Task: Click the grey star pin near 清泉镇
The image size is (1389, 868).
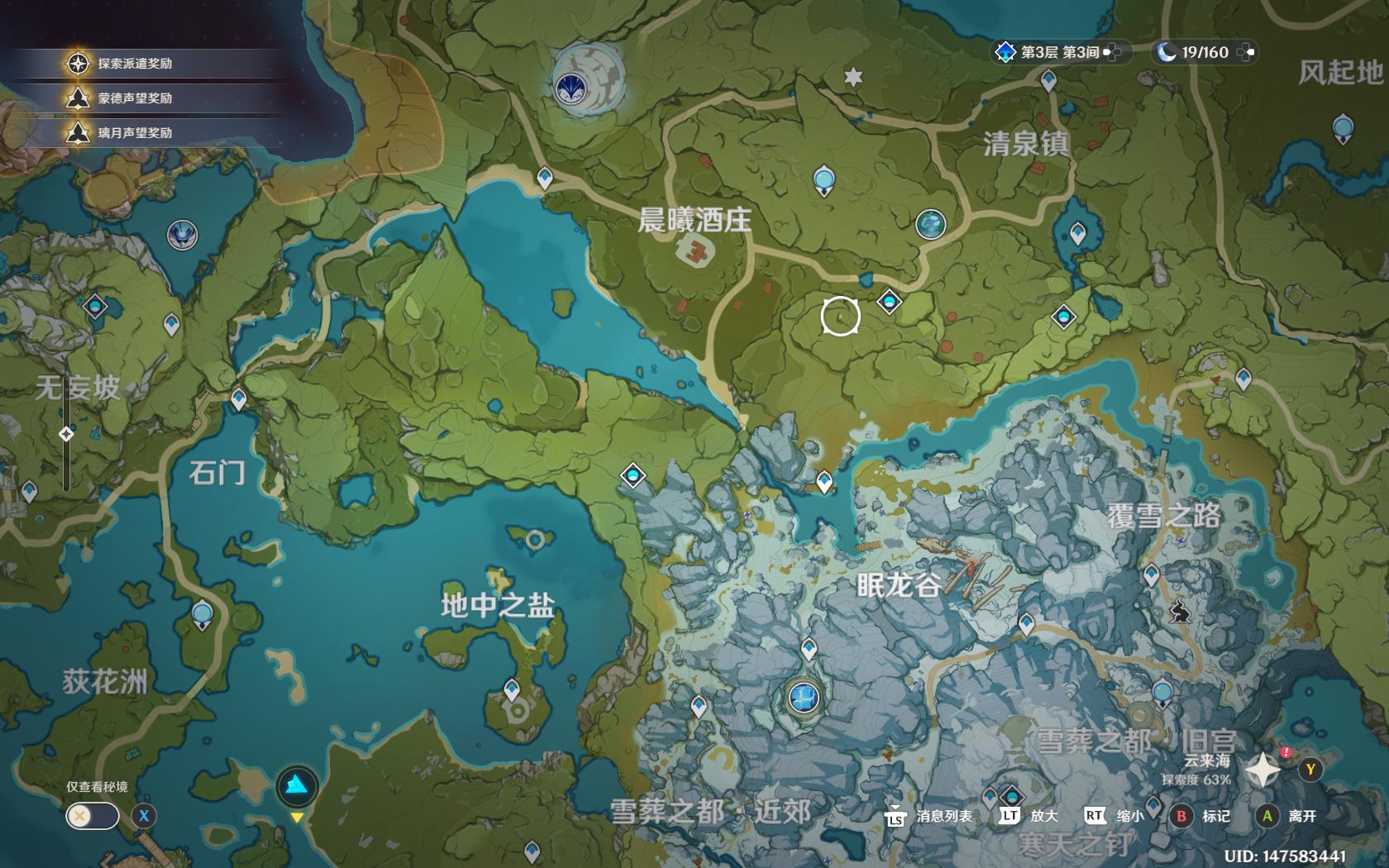Action: tap(853, 77)
